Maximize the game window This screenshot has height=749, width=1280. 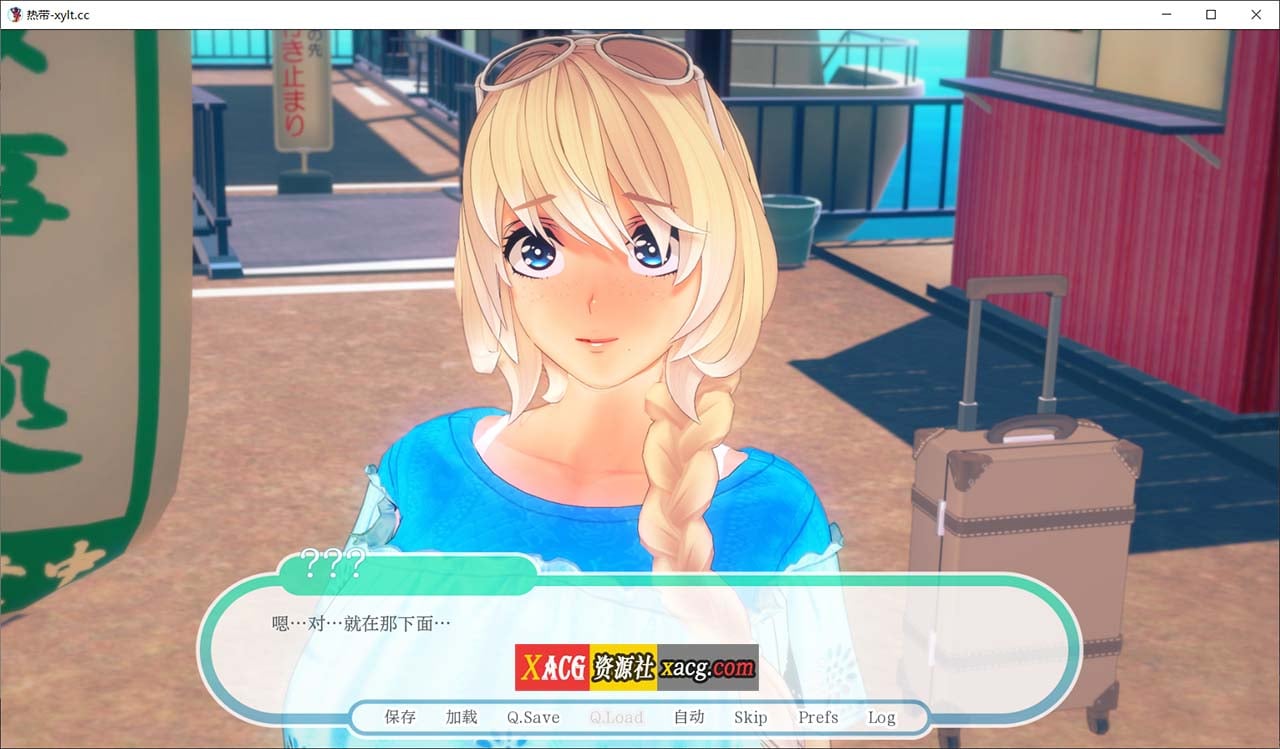pyautogui.click(x=1211, y=14)
